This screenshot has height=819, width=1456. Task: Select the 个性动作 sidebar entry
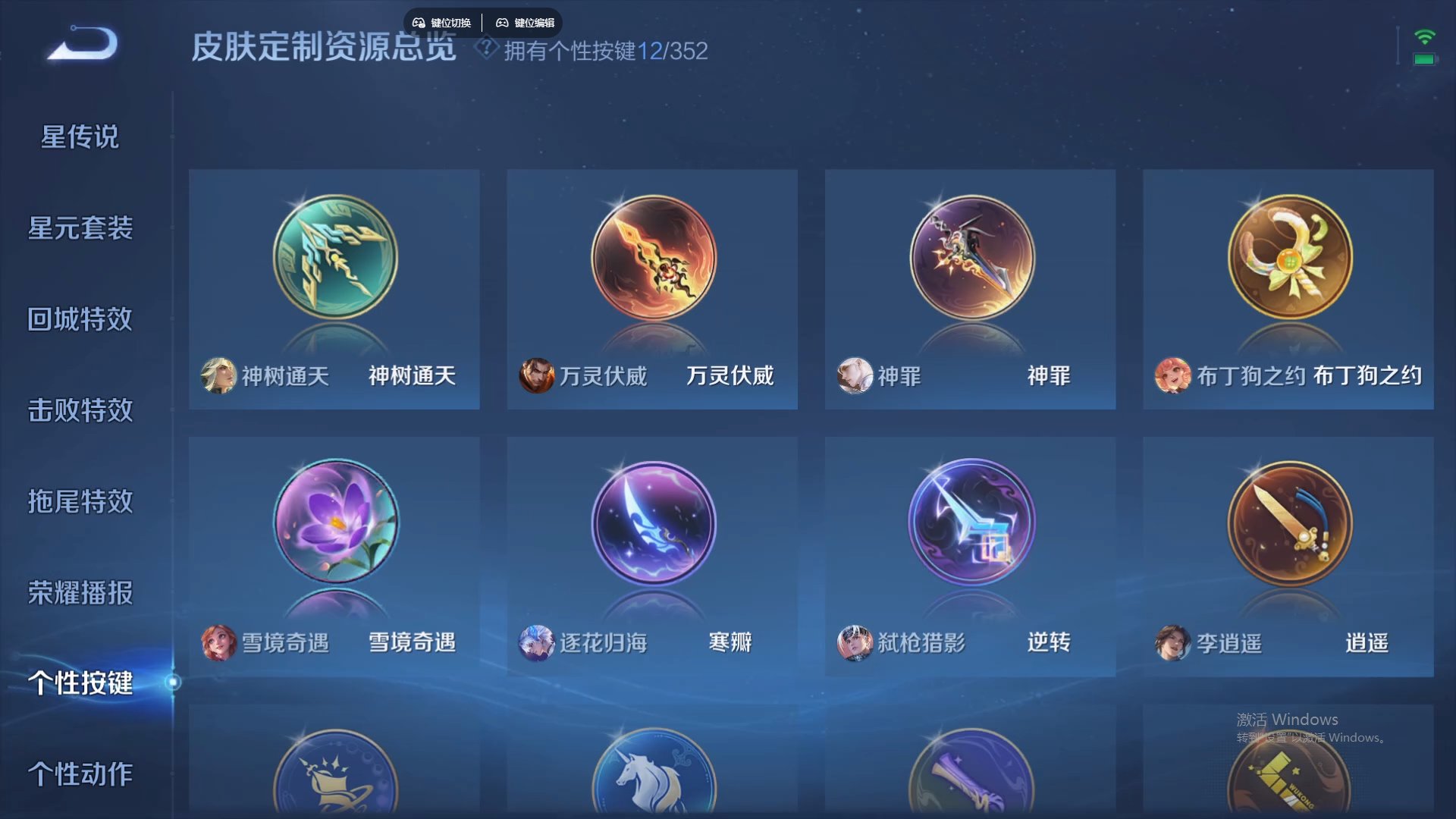coord(81,775)
